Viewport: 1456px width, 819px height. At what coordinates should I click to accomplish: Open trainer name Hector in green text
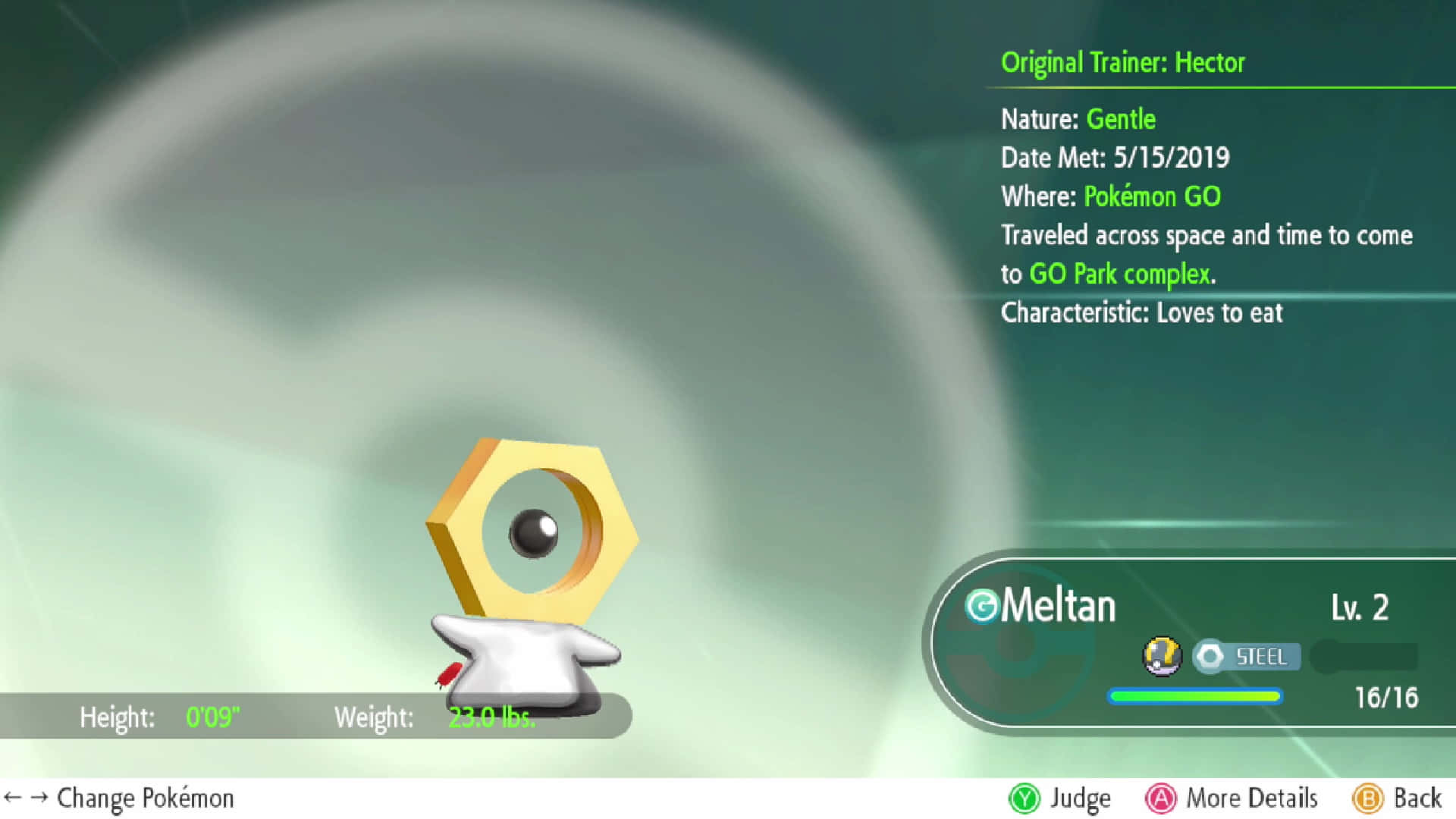pos(1207,63)
